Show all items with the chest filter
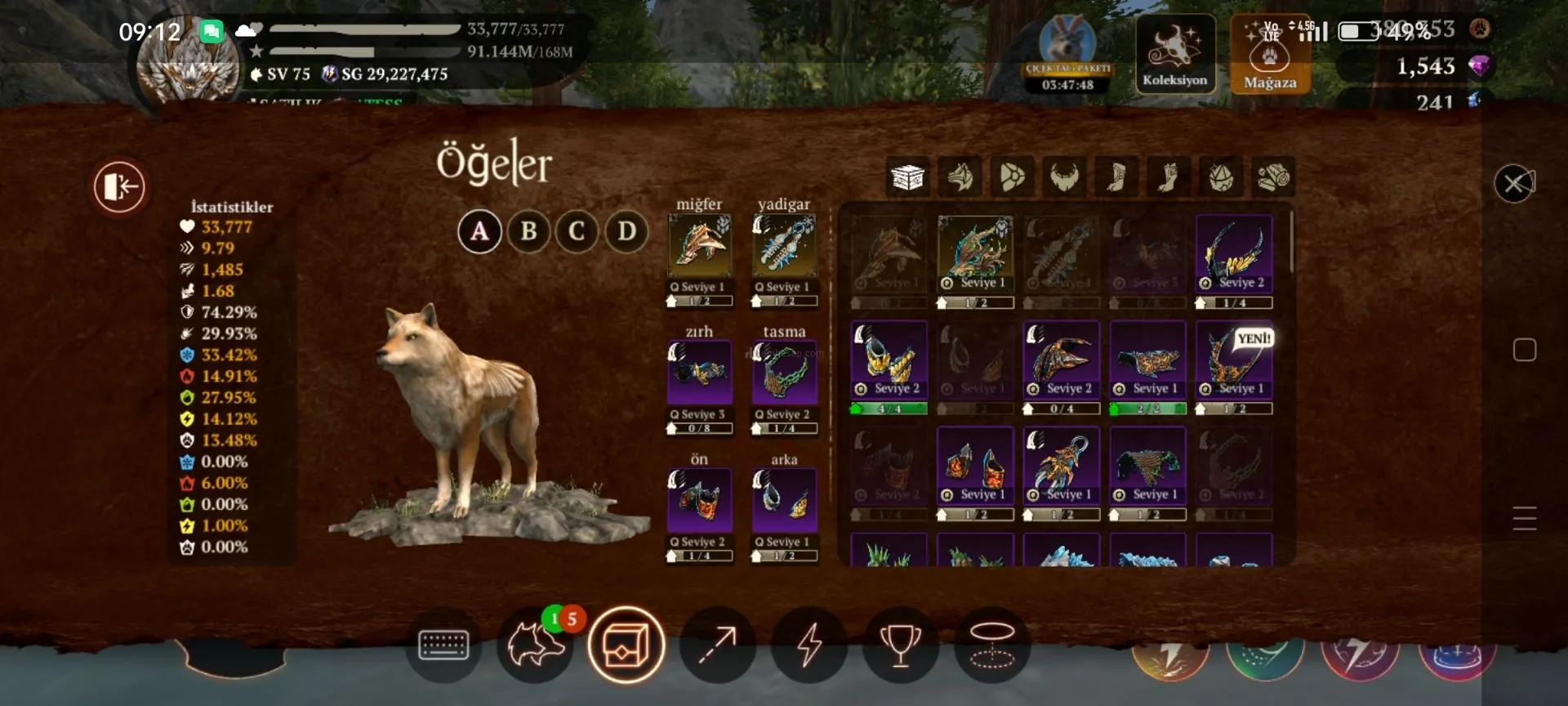This screenshot has width=1568, height=706. (x=907, y=176)
